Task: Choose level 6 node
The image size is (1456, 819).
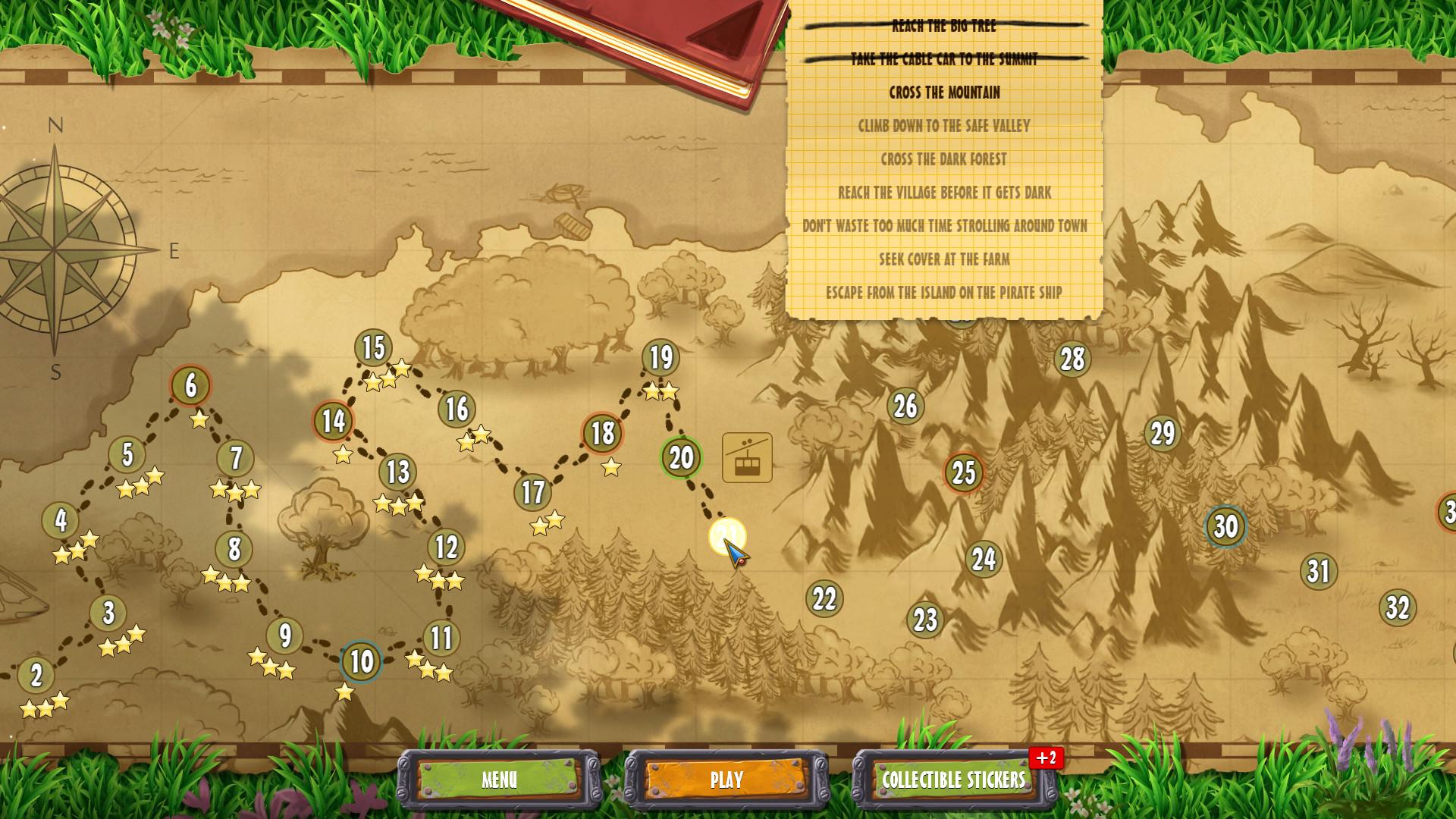Action: pyautogui.click(x=190, y=385)
